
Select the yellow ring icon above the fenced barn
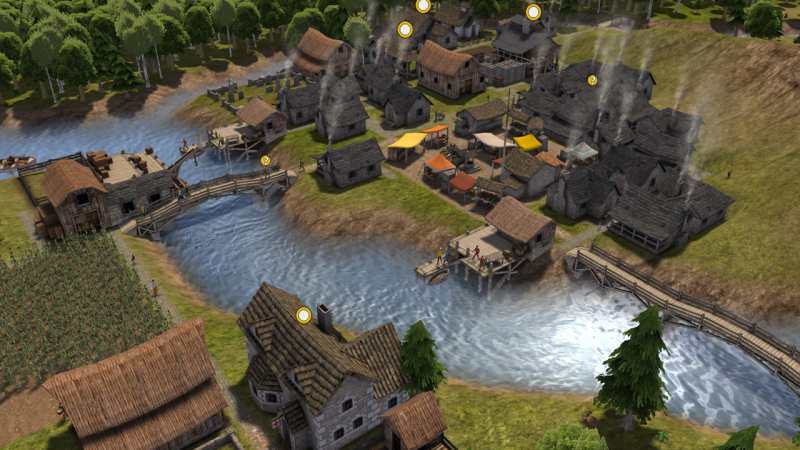pyautogui.click(x=533, y=12)
